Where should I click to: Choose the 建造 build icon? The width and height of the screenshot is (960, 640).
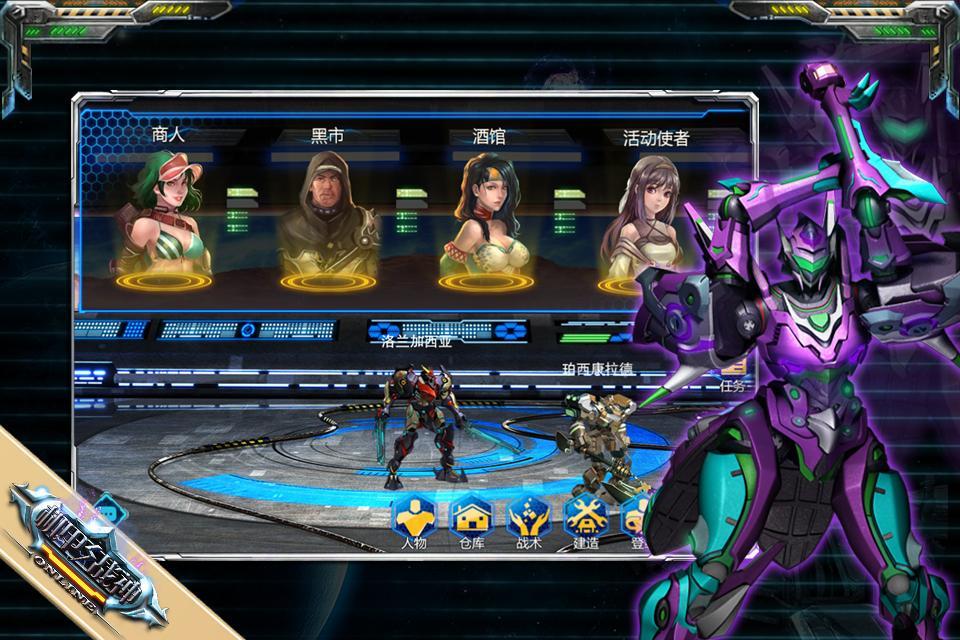[585, 520]
